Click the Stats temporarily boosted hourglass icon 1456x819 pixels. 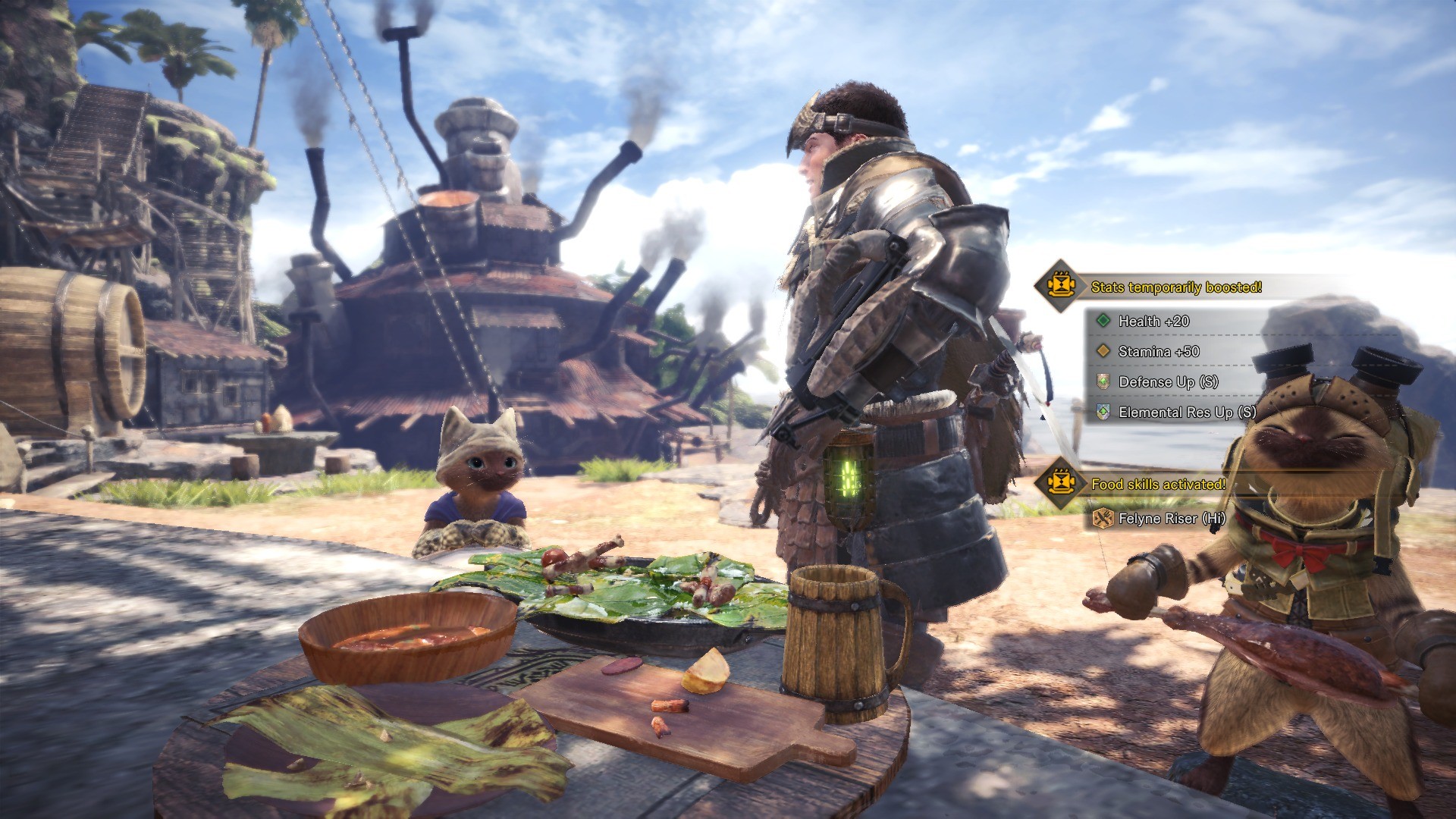(x=1061, y=286)
